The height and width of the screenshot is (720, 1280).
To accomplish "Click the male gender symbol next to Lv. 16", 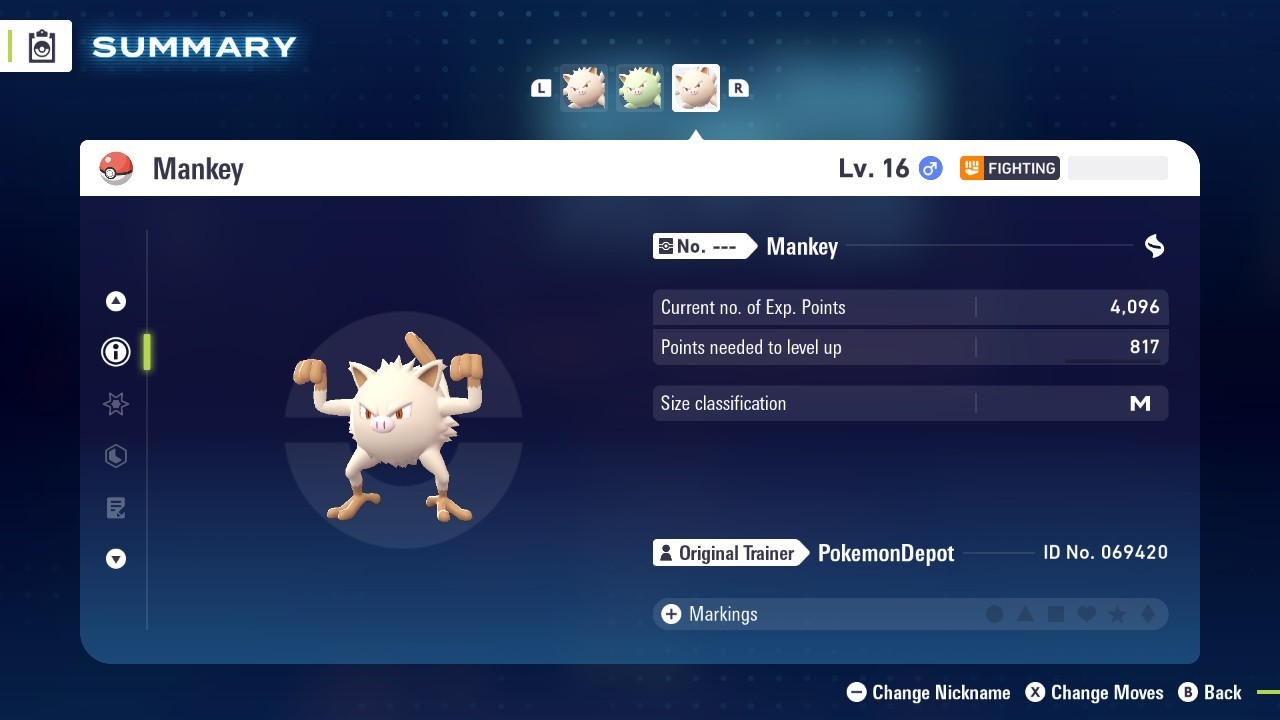I will pos(929,168).
